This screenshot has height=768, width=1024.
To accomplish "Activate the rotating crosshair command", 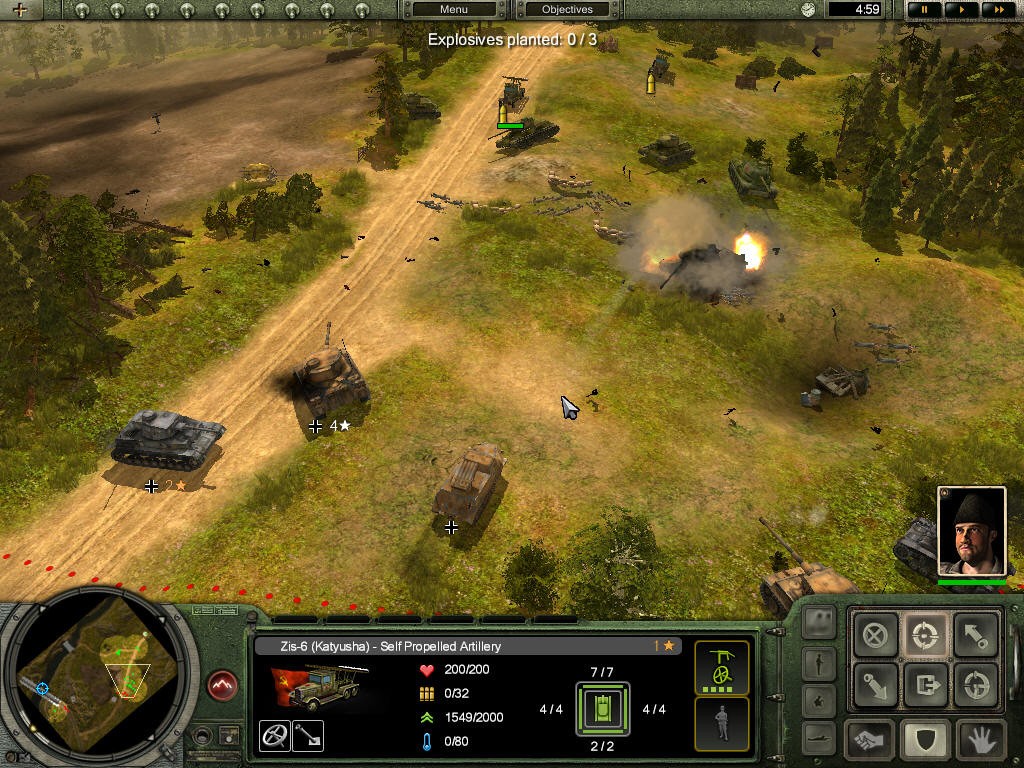I will (x=975, y=686).
